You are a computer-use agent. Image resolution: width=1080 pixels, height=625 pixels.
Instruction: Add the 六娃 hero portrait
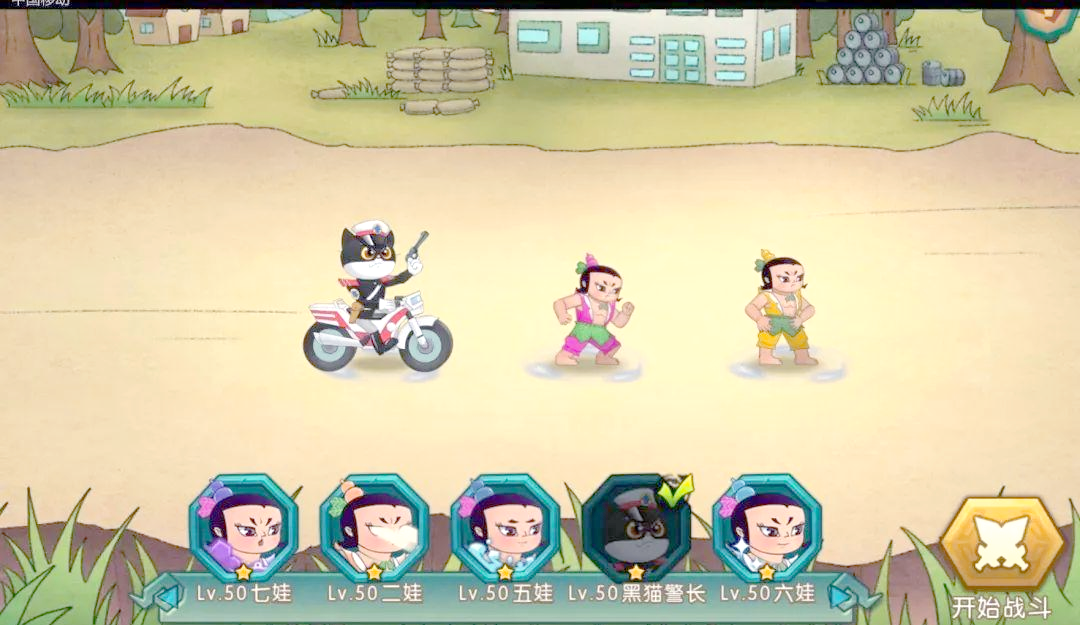(766, 528)
